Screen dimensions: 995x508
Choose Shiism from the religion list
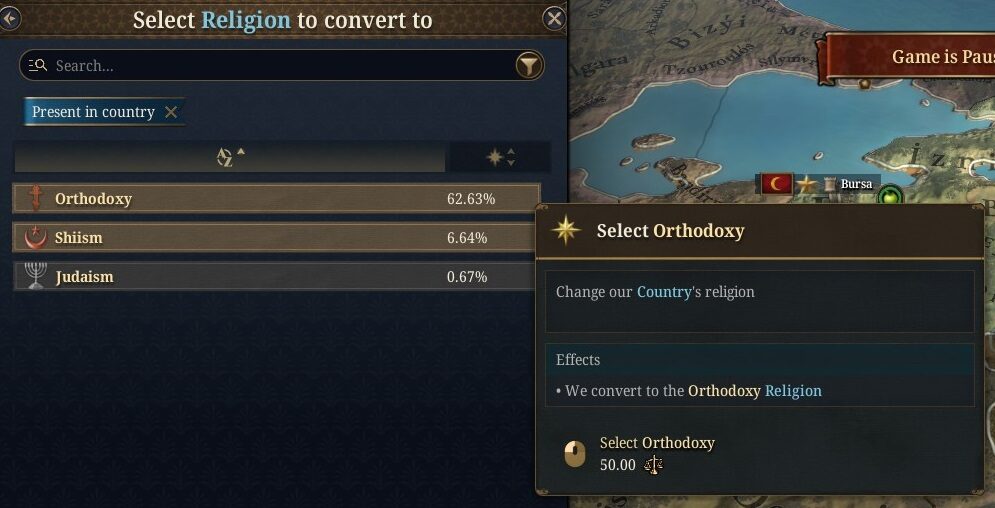275,238
